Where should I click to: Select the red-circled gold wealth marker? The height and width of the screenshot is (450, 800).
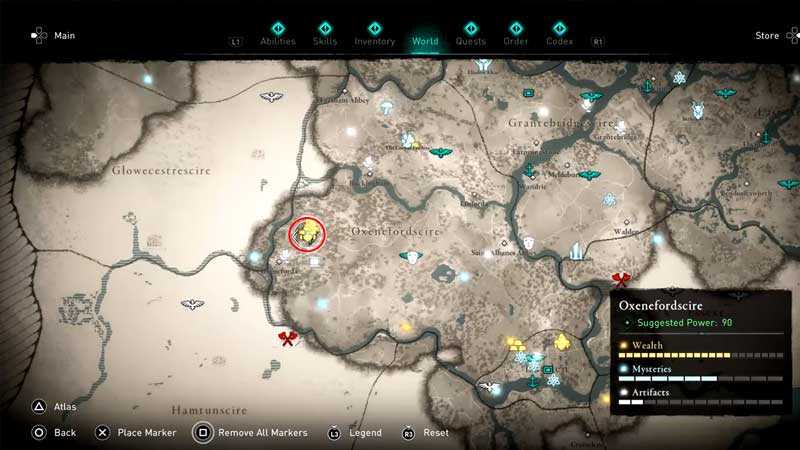(x=308, y=234)
